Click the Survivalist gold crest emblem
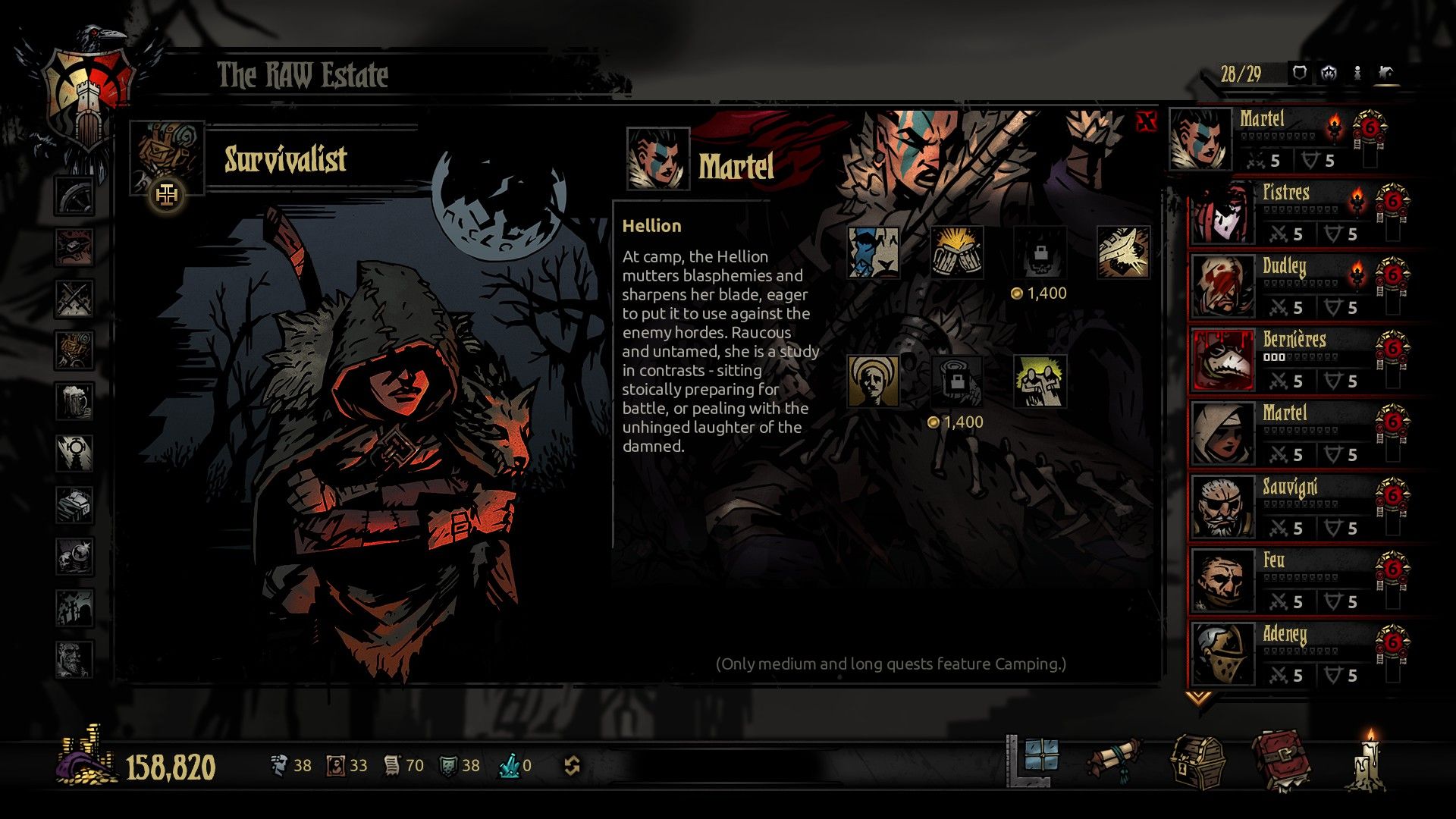 coord(166,194)
